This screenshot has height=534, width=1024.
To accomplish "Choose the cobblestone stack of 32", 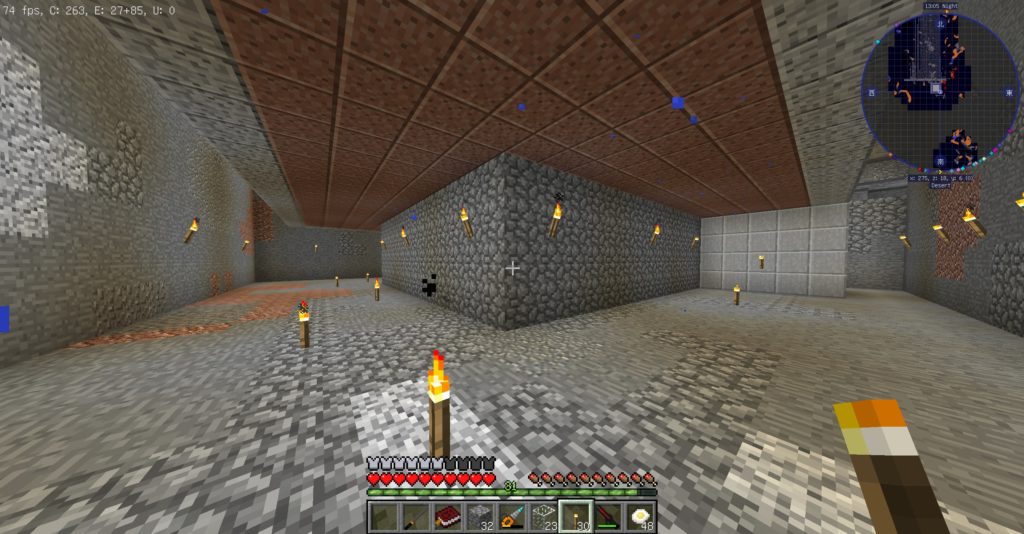I will click(x=480, y=517).
